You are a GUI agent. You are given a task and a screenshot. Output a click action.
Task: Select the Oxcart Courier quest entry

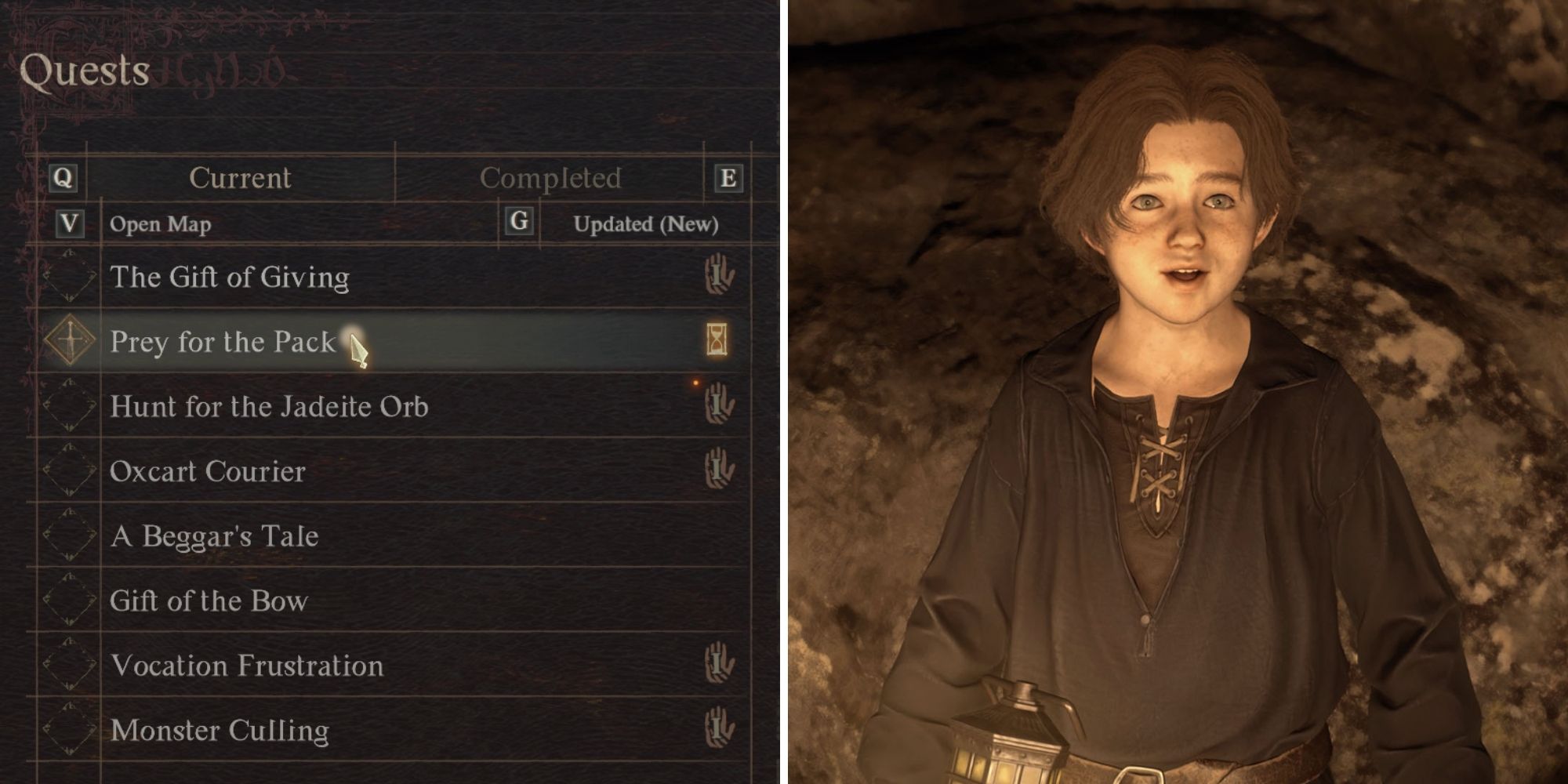(208, 471)
